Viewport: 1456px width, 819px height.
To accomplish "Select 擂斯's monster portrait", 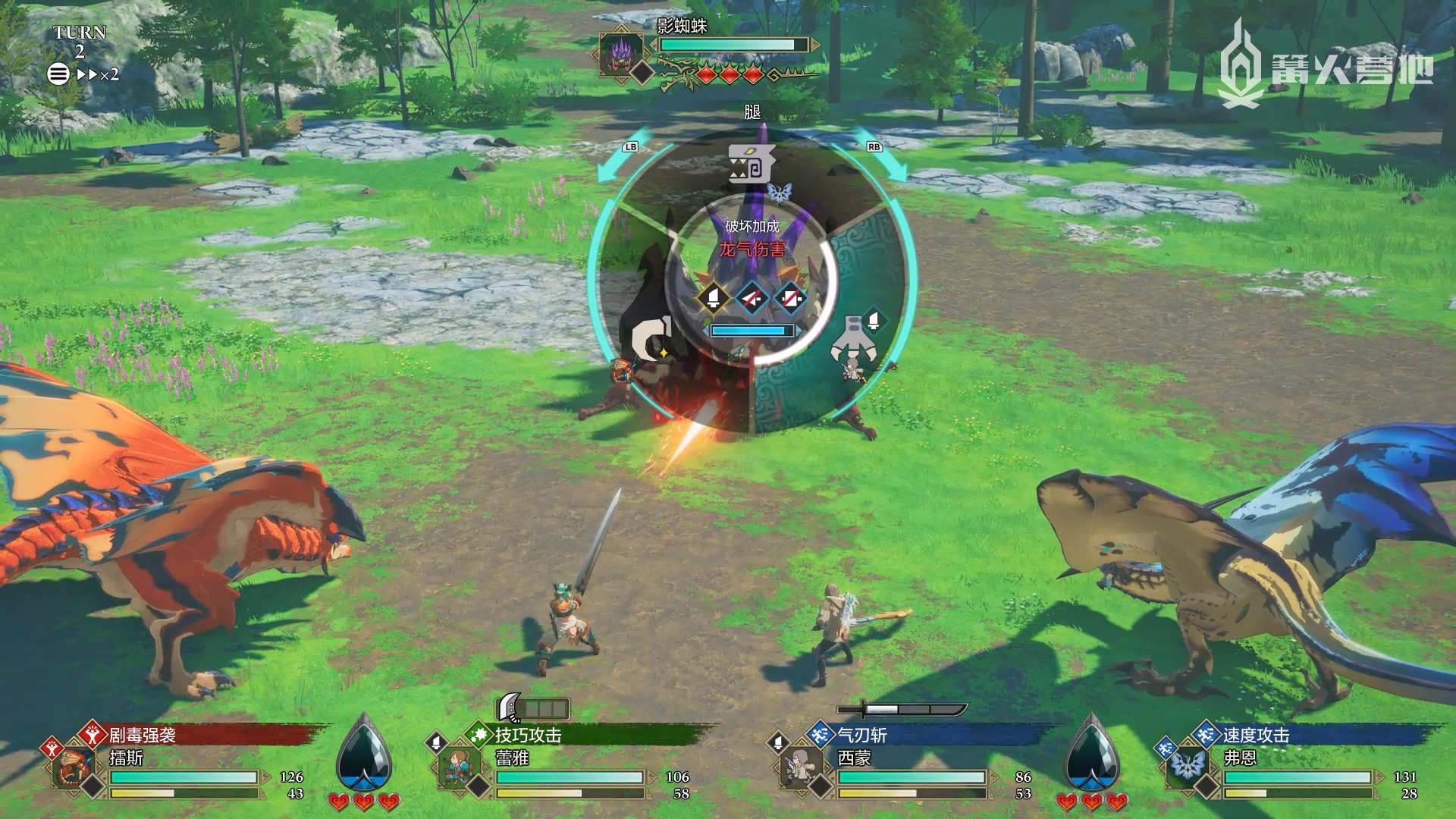I will pos(74,767).
